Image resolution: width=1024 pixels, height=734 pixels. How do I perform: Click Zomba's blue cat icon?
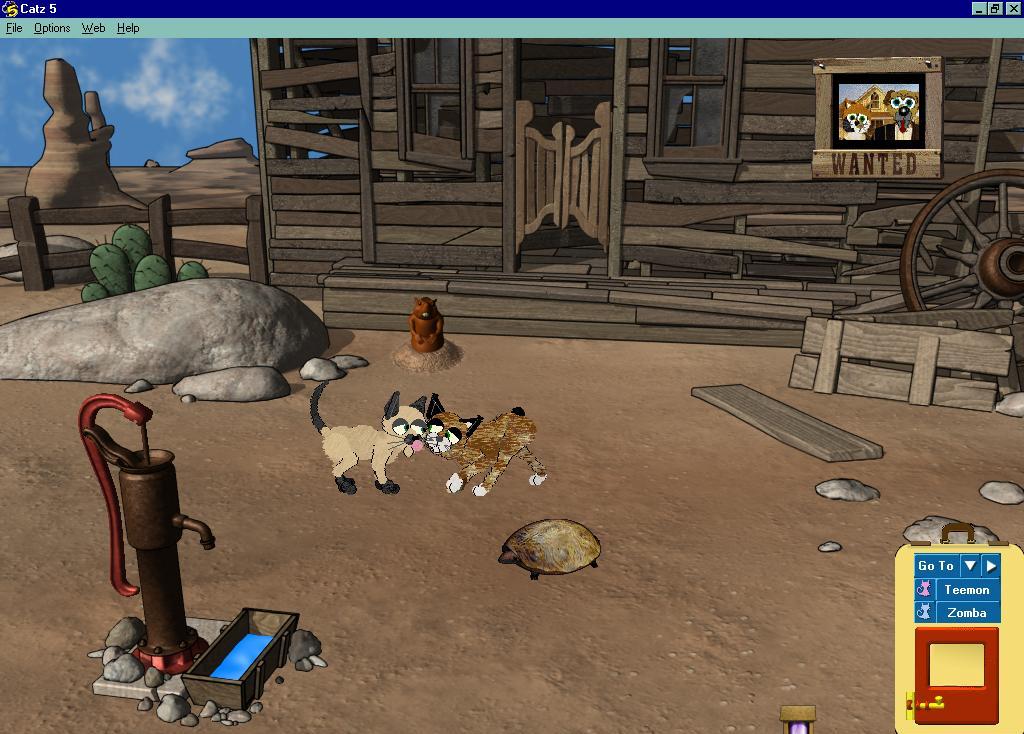925,613
